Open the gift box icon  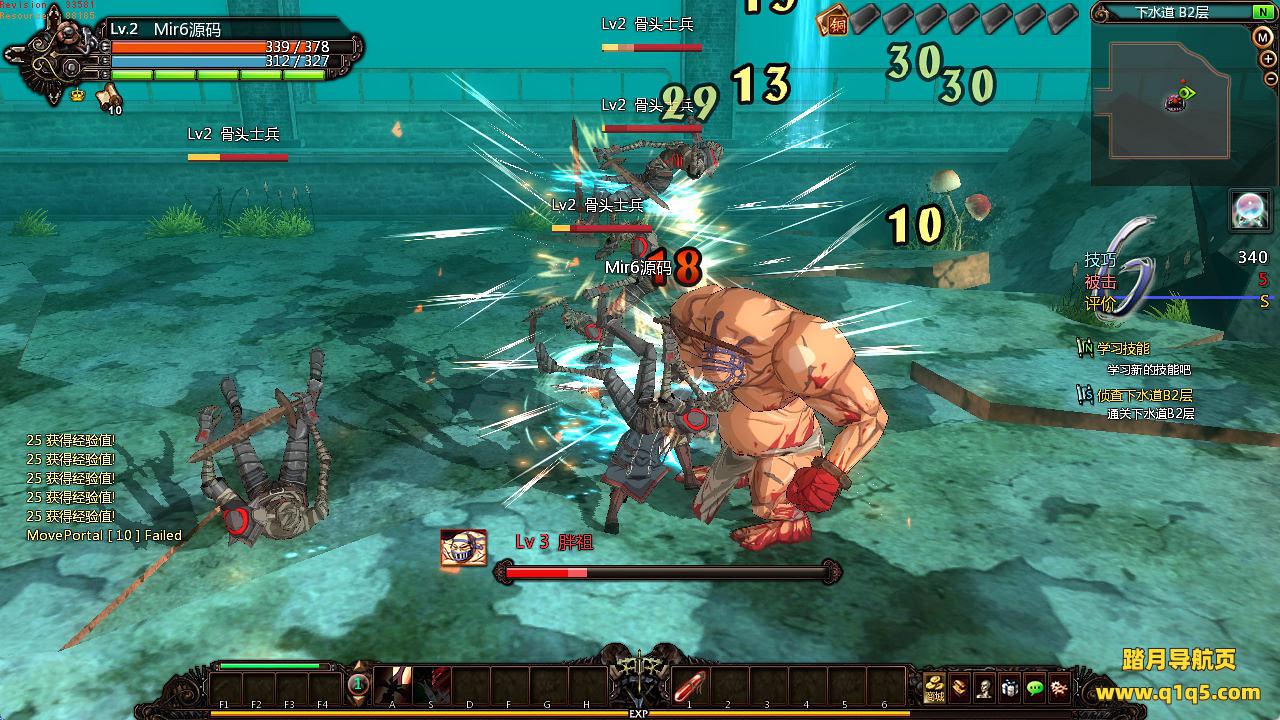pyautogui.click(x=1010, y=687)
